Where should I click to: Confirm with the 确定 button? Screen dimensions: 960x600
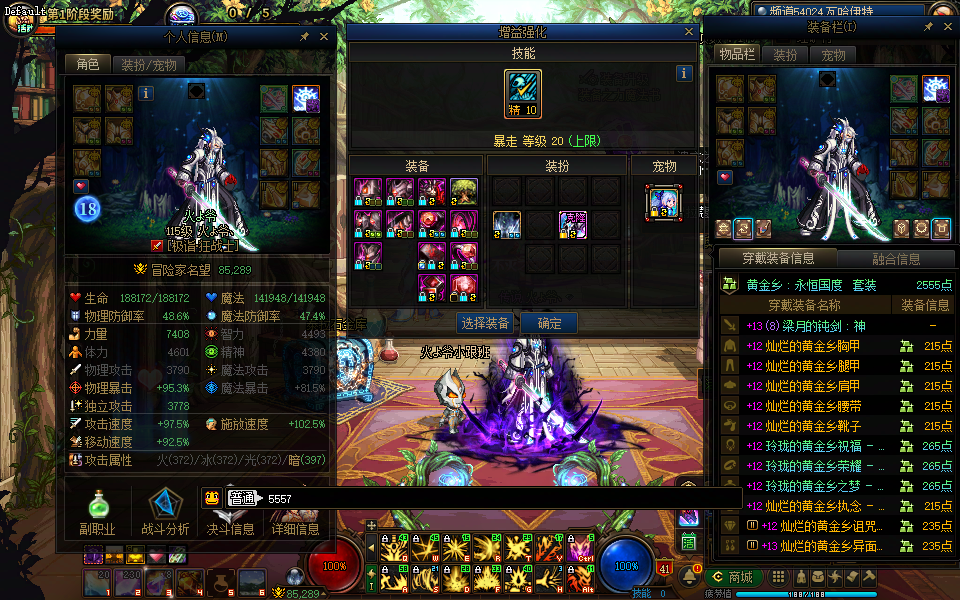pos(549,323)
